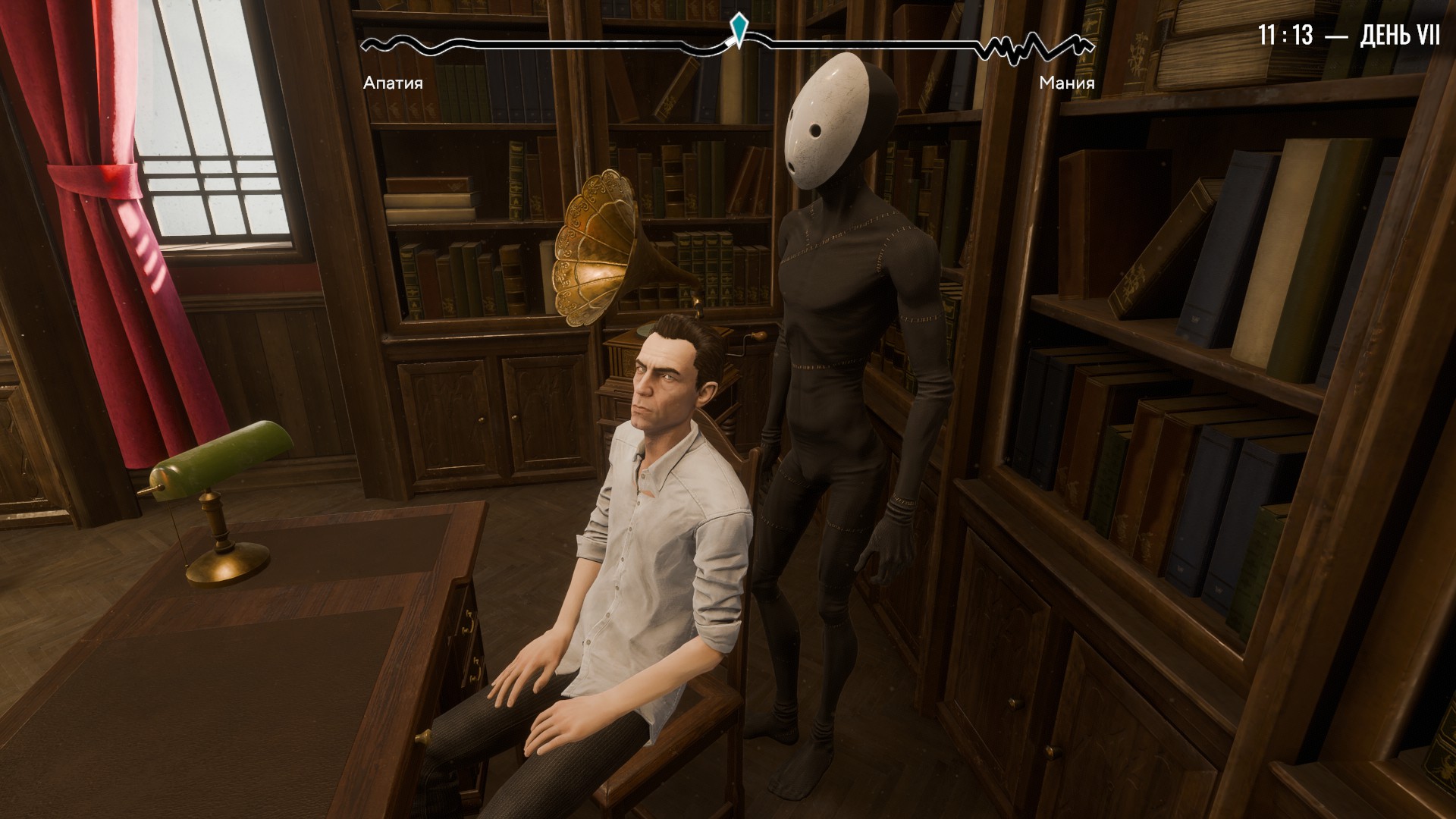Screen dimensions: 1456x819
Task: Click the gramophone crank handle
Action: point(751,341)
